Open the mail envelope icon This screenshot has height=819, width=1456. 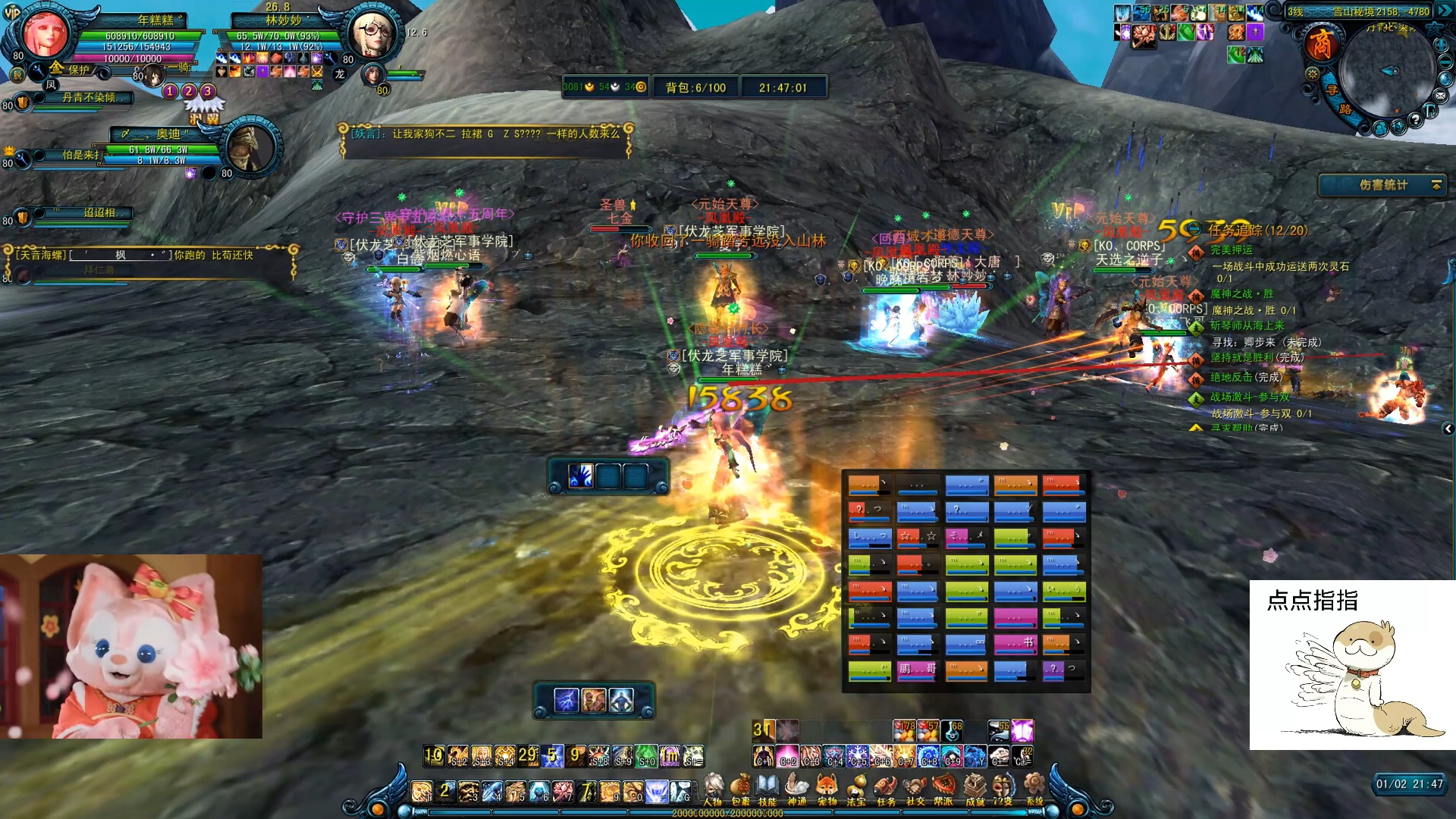pyautogui.click(x=1440, y=96)
